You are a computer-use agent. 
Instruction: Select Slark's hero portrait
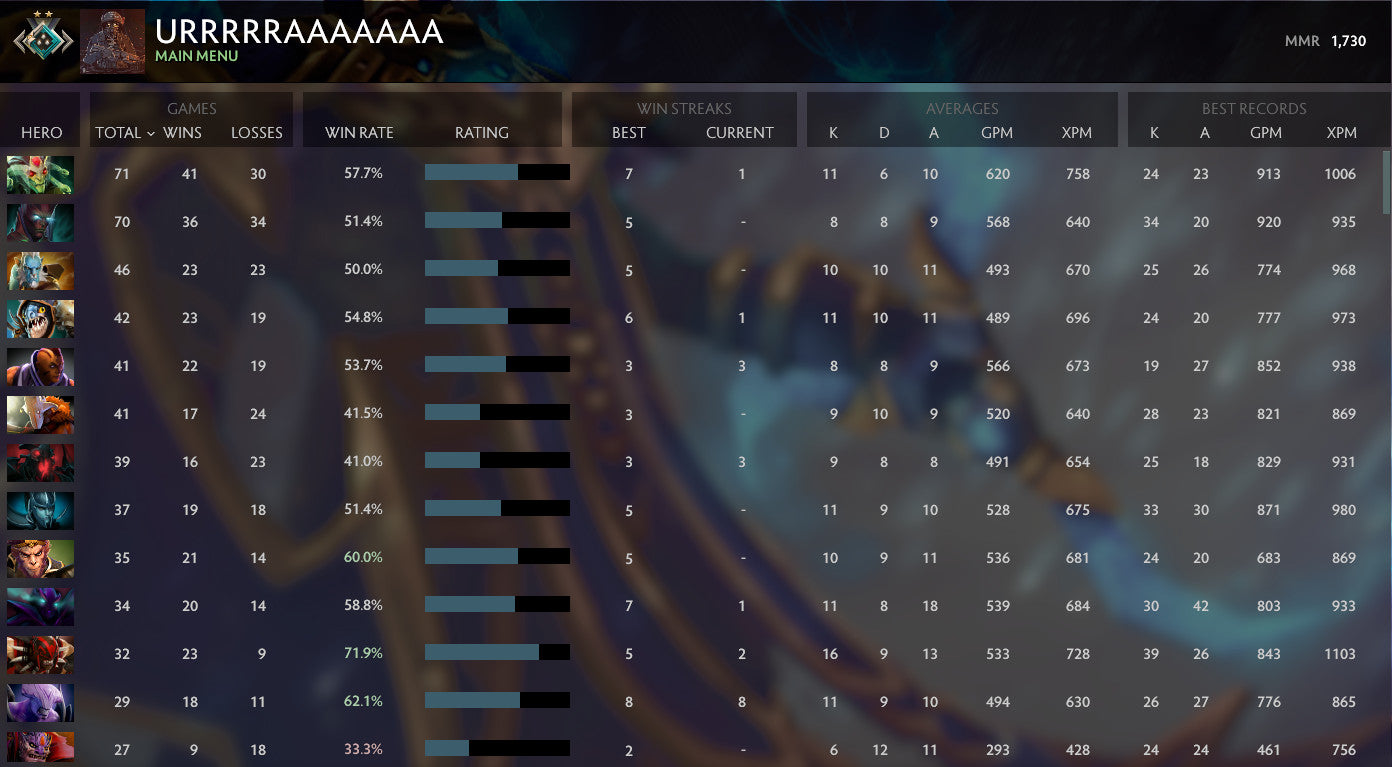click(40, 318)
